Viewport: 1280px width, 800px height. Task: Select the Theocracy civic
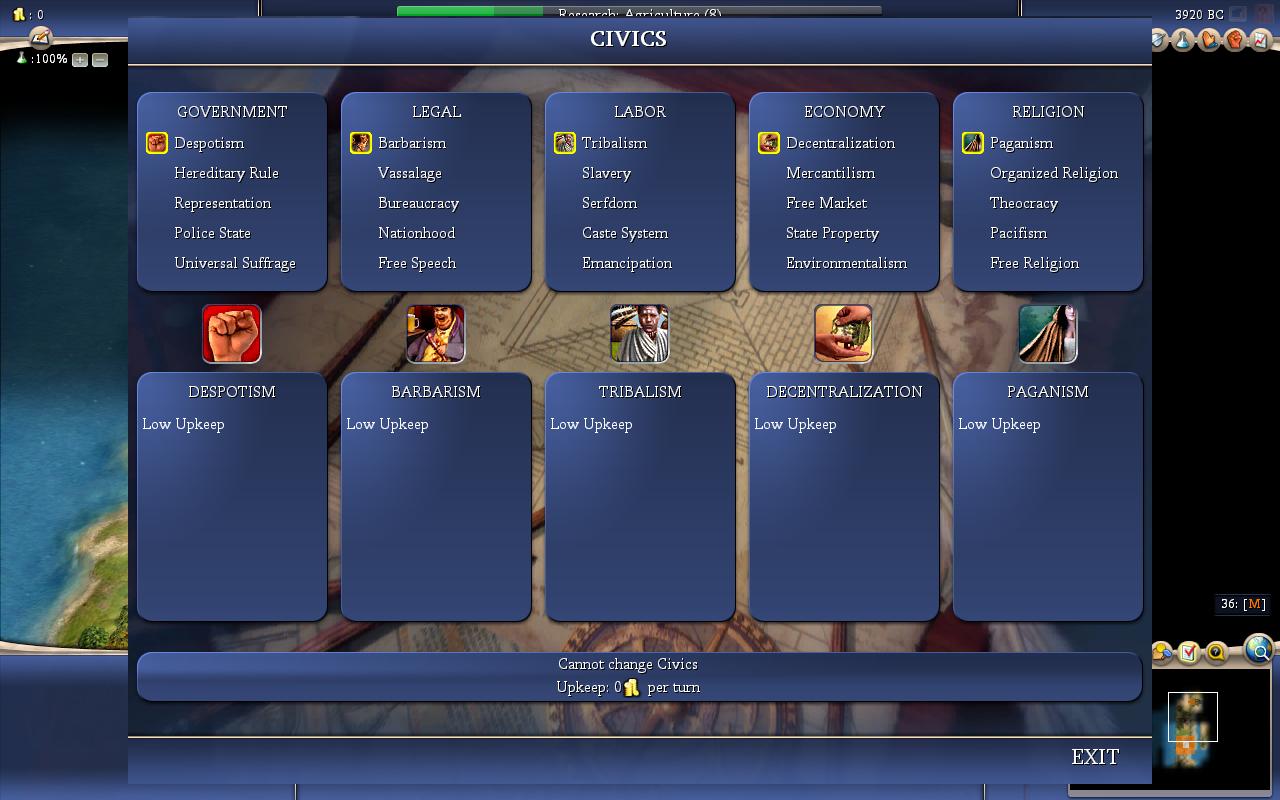1023,203
